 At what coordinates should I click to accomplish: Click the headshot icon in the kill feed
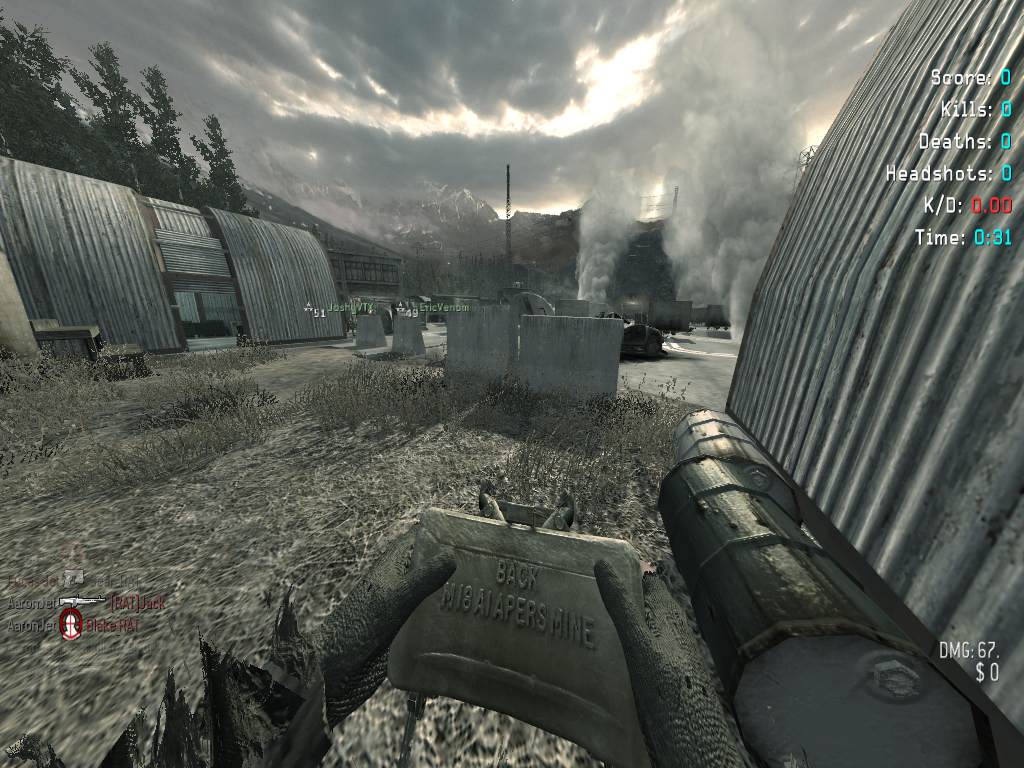tap(70, 625)
